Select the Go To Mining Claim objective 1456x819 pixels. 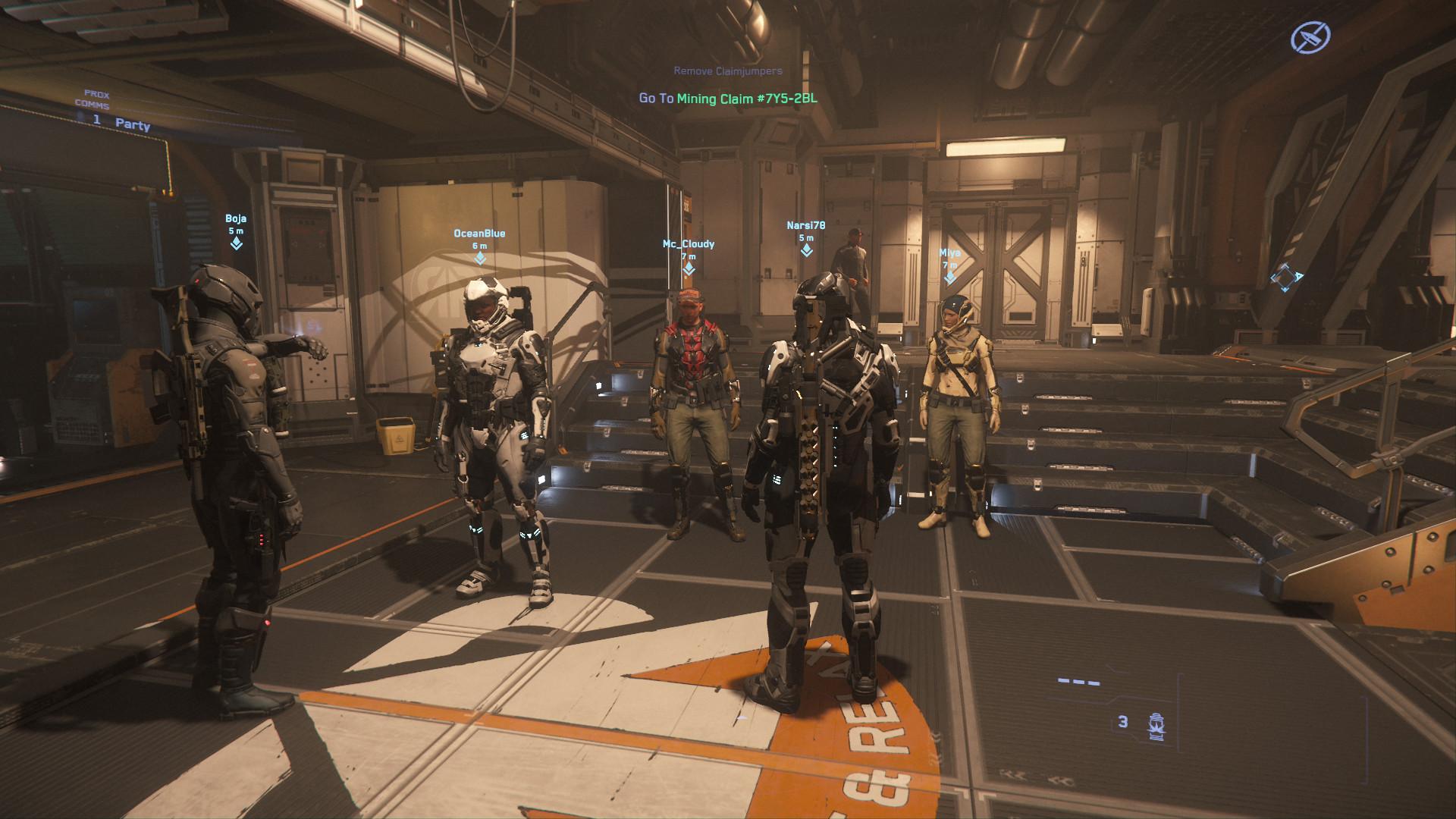pos(728,99)
